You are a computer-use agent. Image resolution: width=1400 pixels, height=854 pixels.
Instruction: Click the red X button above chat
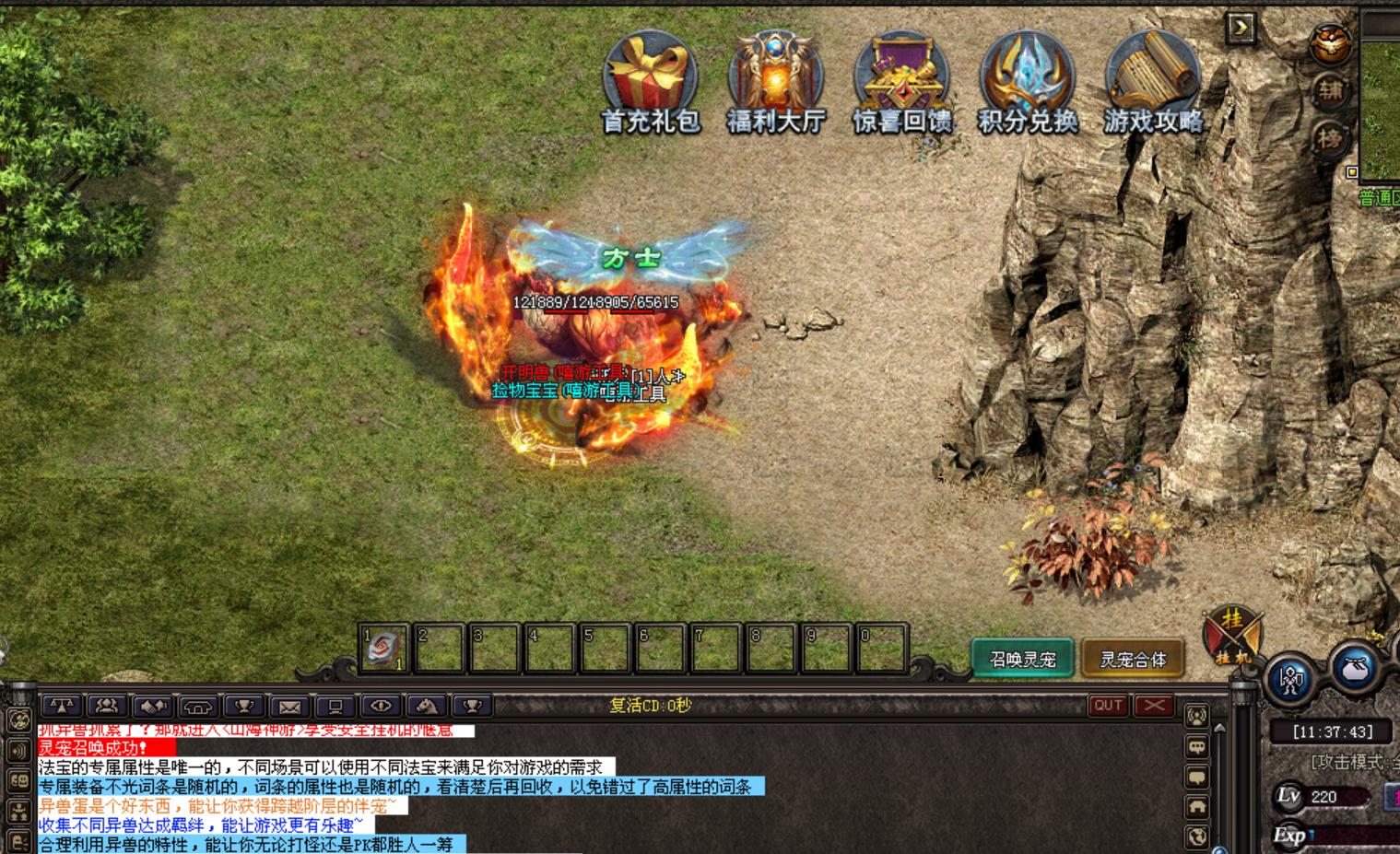click(1154, 706)
